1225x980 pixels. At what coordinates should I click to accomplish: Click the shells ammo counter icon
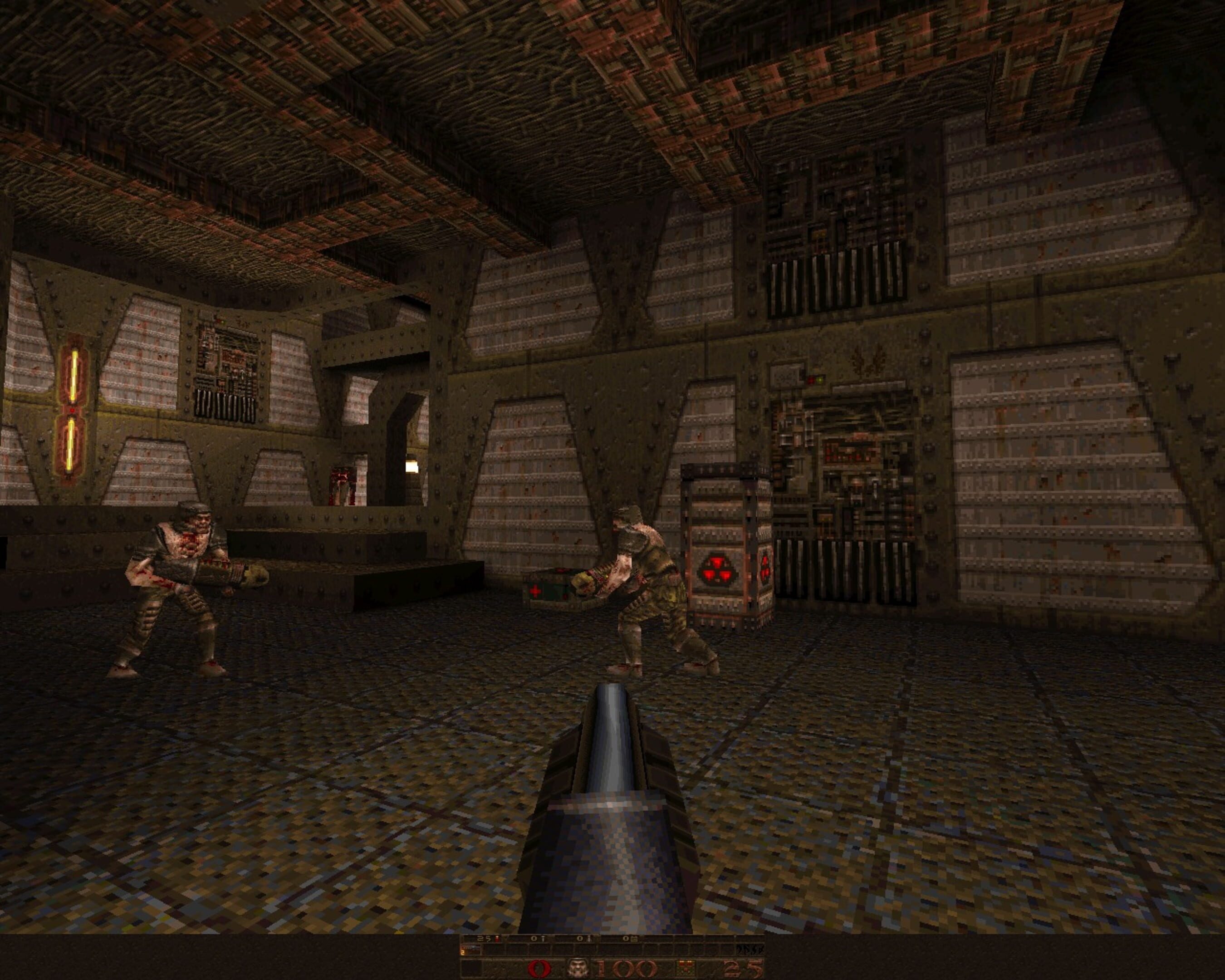click(x=497, y=939)
